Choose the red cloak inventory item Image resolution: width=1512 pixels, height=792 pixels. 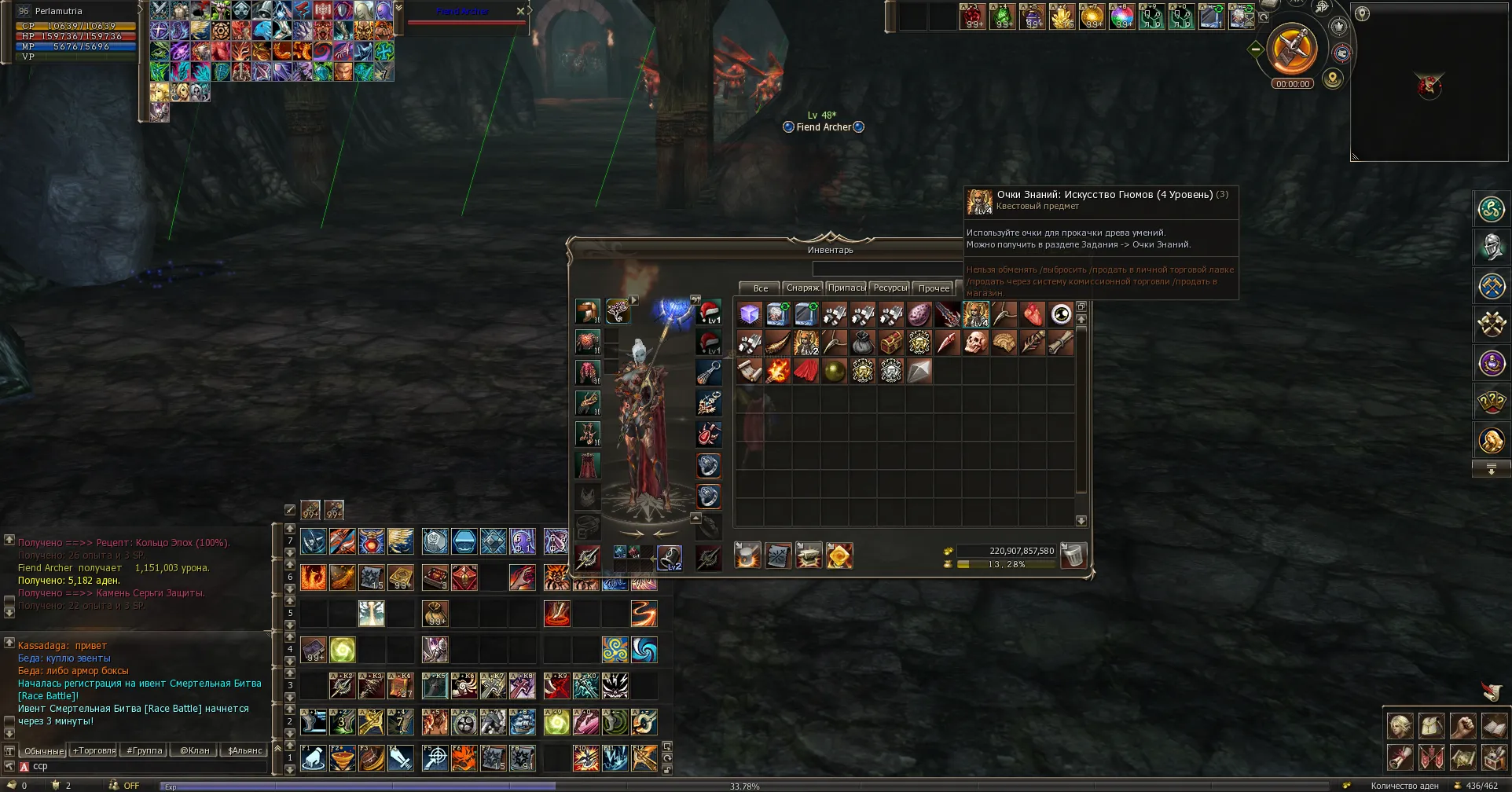pos(806,371)
